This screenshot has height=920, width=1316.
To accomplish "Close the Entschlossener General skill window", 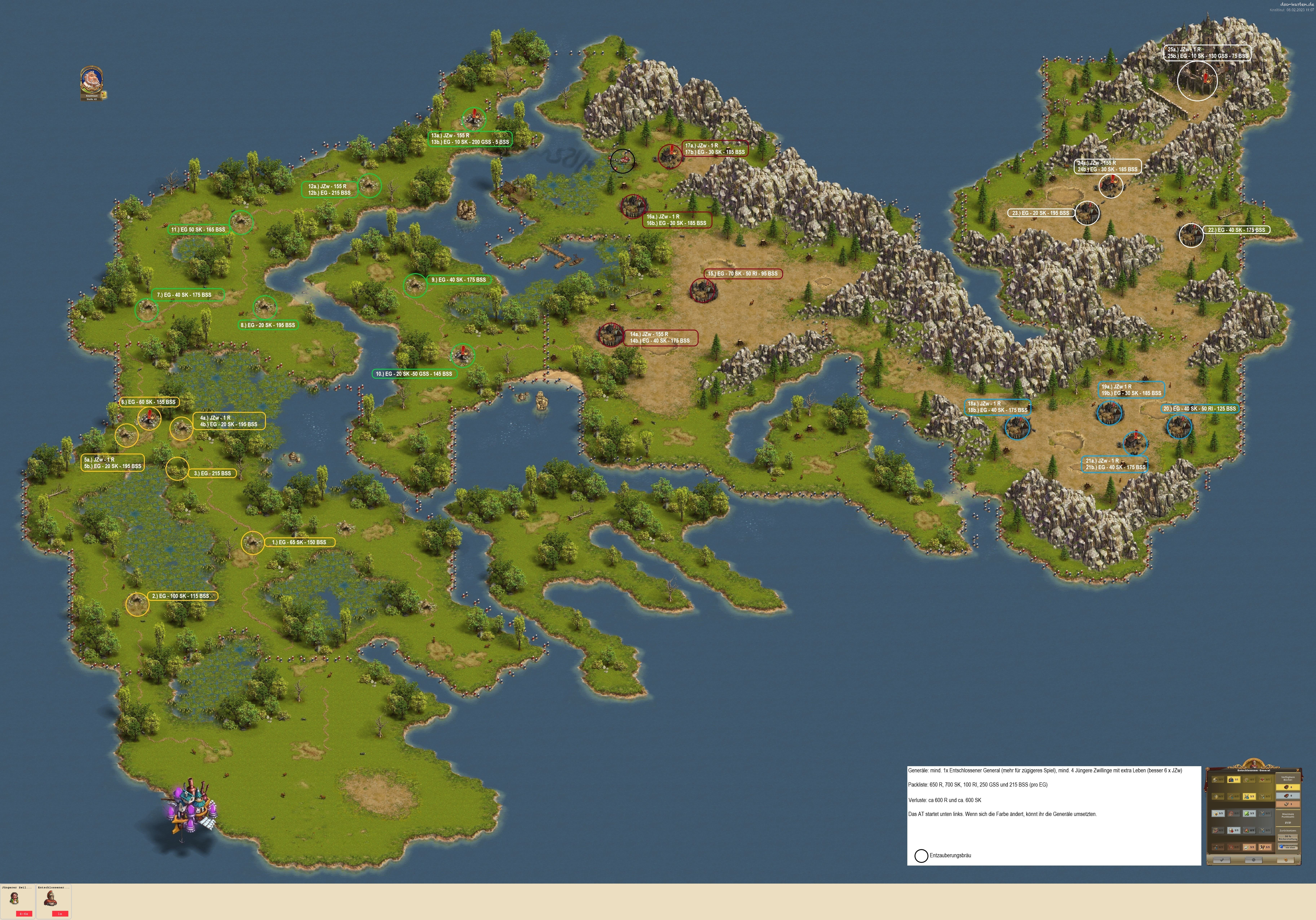I will click(1298, 770).
